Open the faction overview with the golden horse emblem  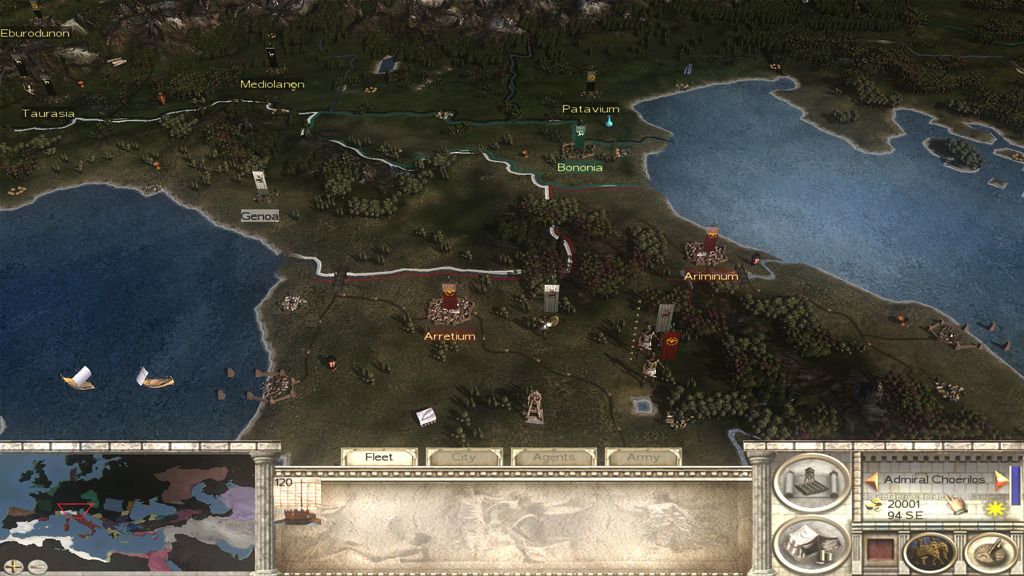(928, 551)
